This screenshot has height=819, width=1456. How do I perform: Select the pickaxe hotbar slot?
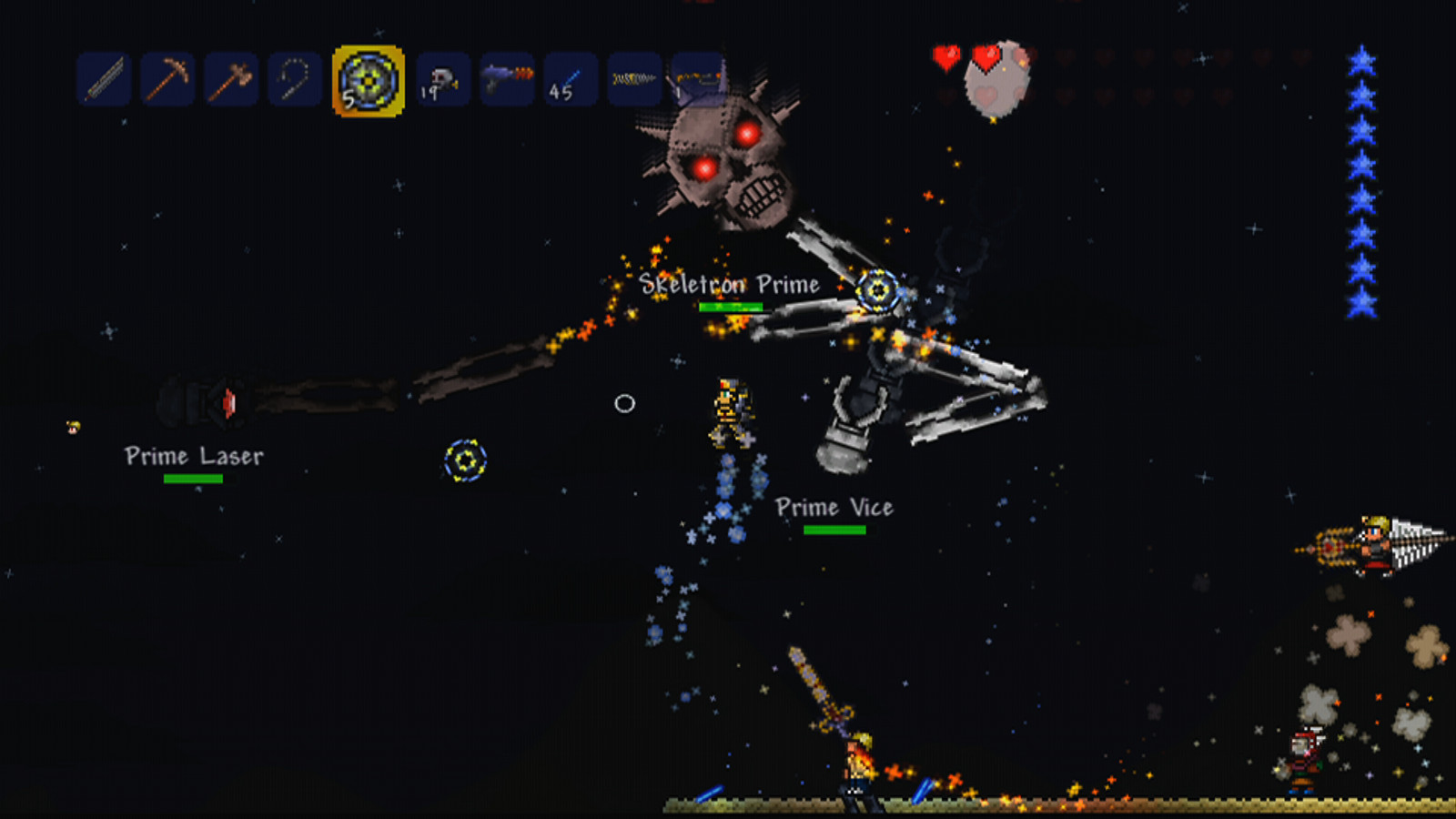(167, 80)
